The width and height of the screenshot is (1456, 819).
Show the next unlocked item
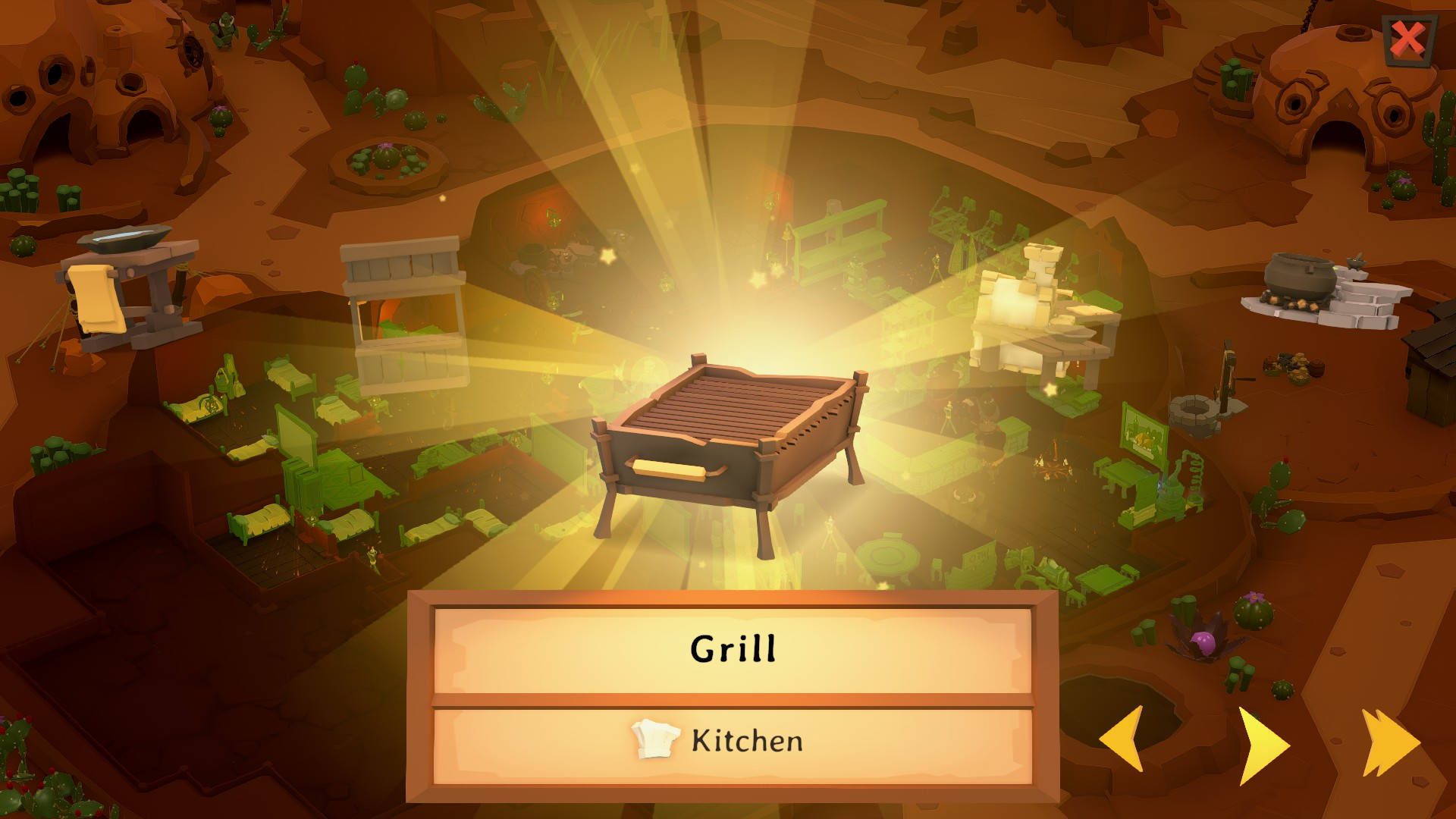(1262, 745)
